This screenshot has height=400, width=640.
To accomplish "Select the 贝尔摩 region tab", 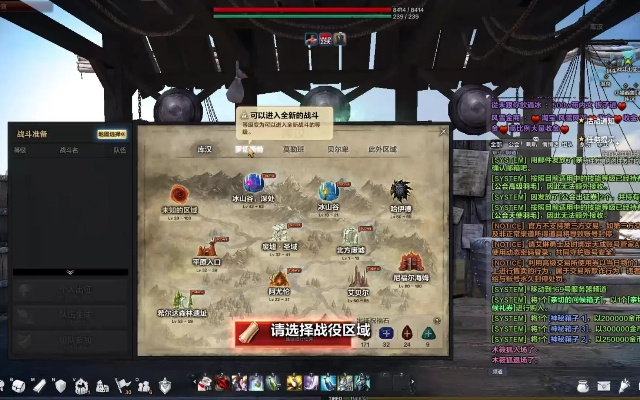I will click(338, 149).
